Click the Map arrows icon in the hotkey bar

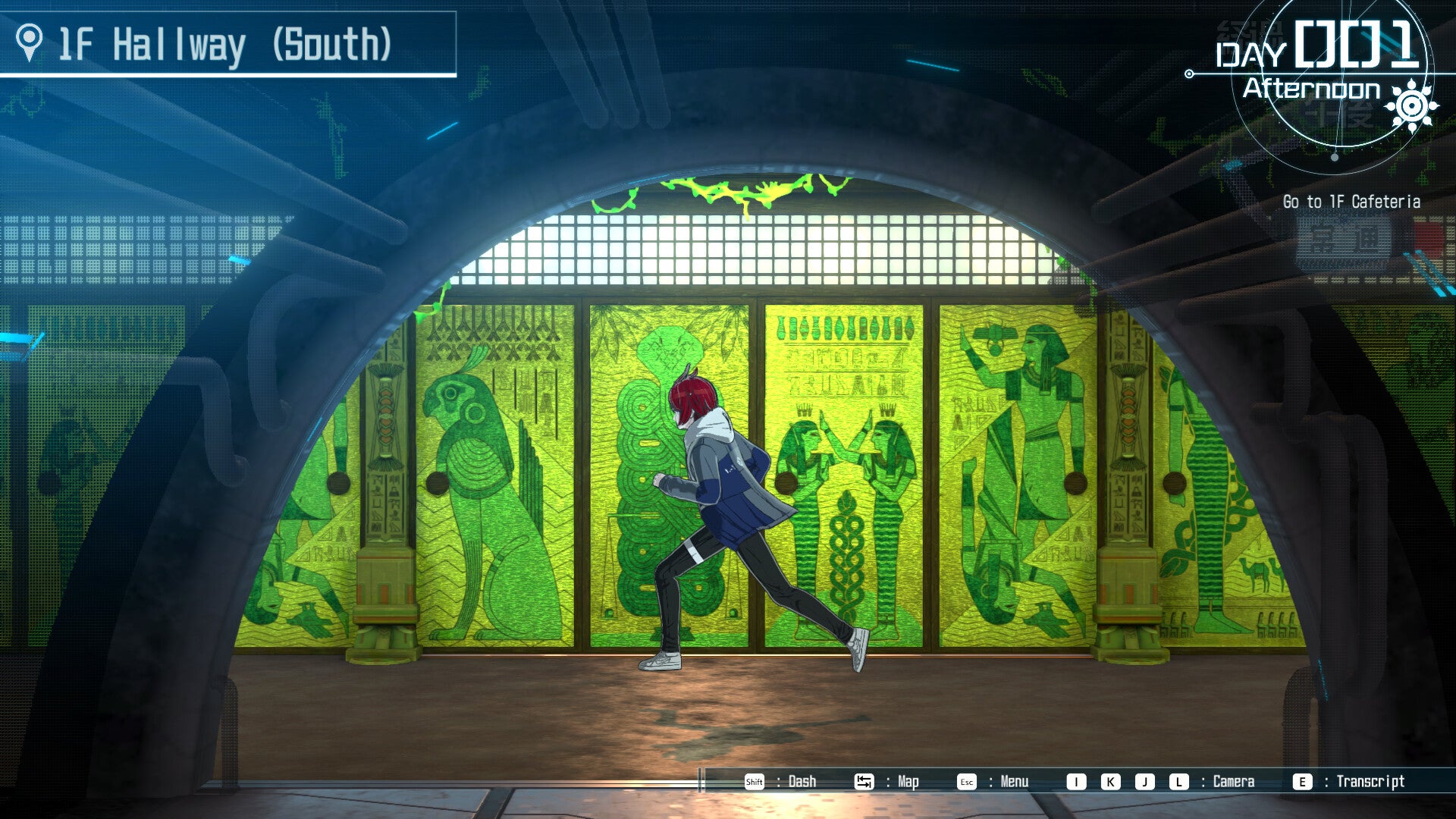tap(864, 781)
